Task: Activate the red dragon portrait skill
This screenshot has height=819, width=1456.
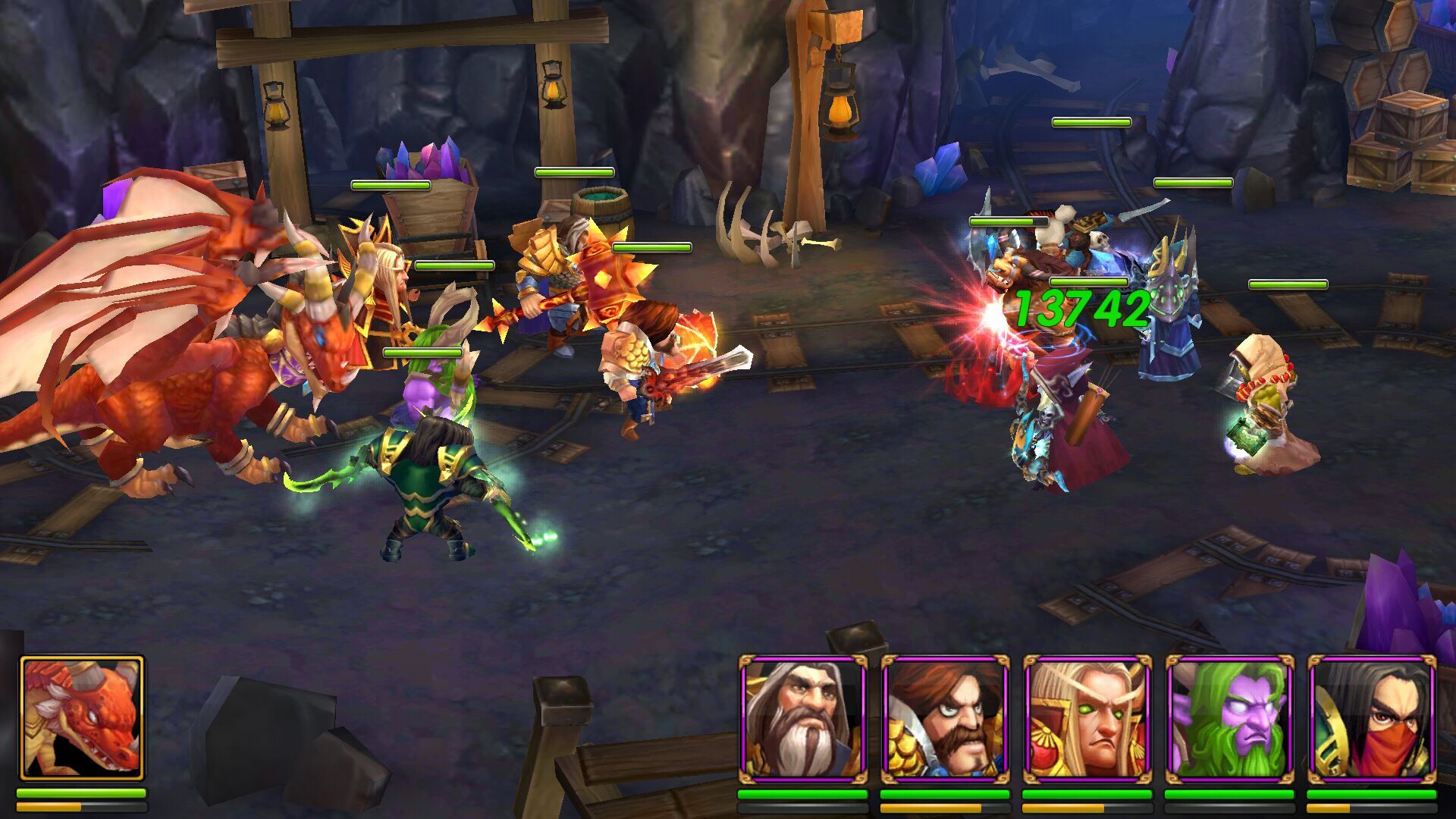Action: (x=82, y=719)
